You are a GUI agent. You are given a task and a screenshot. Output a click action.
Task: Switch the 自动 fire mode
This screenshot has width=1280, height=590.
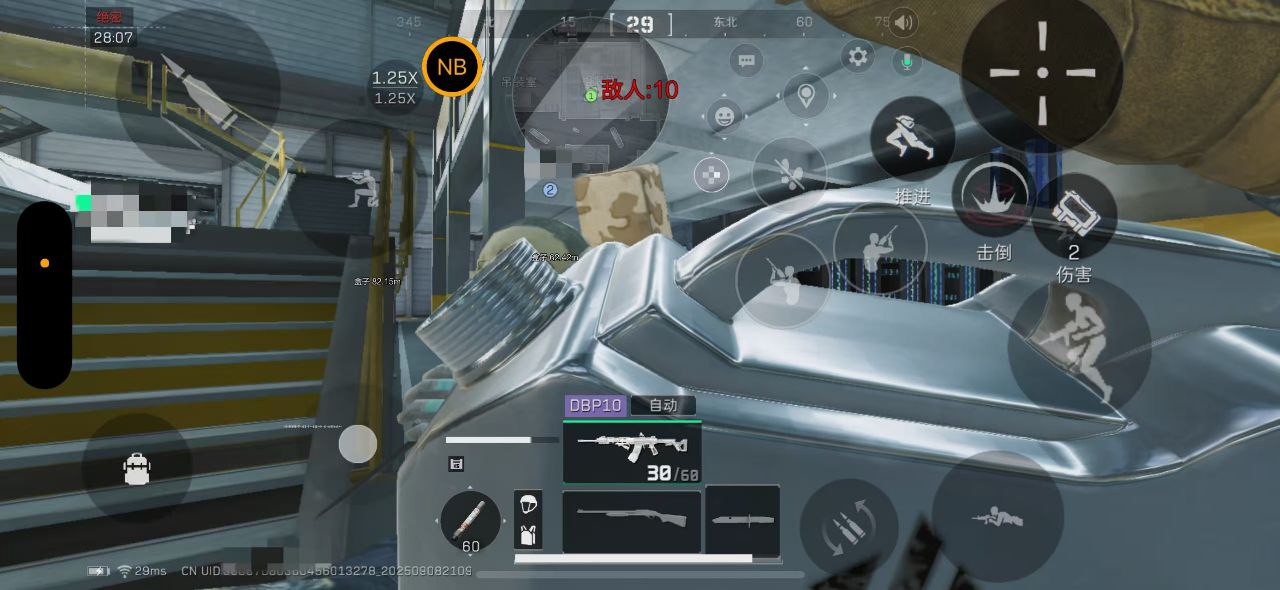[663, 405]
